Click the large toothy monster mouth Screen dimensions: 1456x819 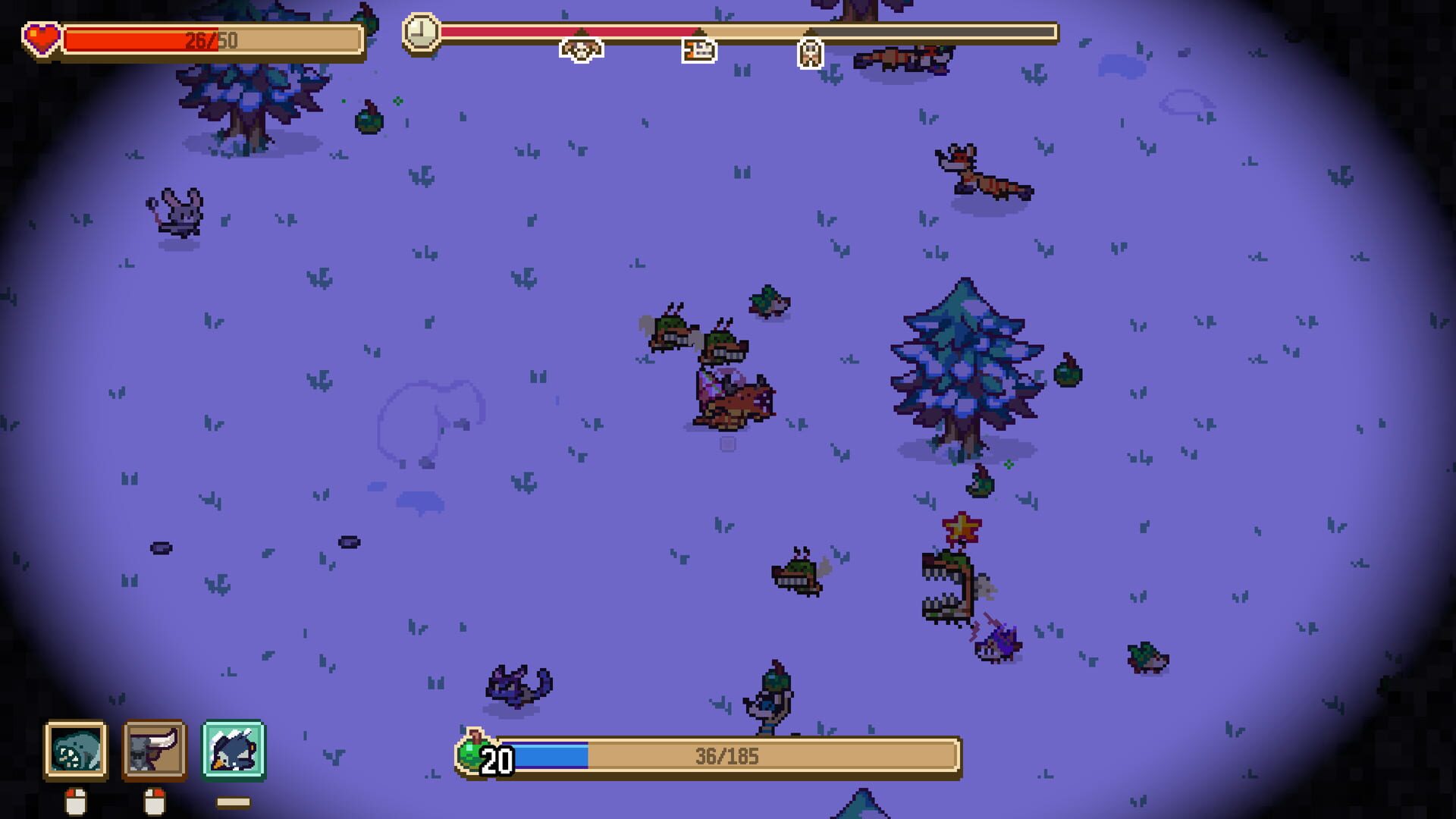[x=948, y=588]
